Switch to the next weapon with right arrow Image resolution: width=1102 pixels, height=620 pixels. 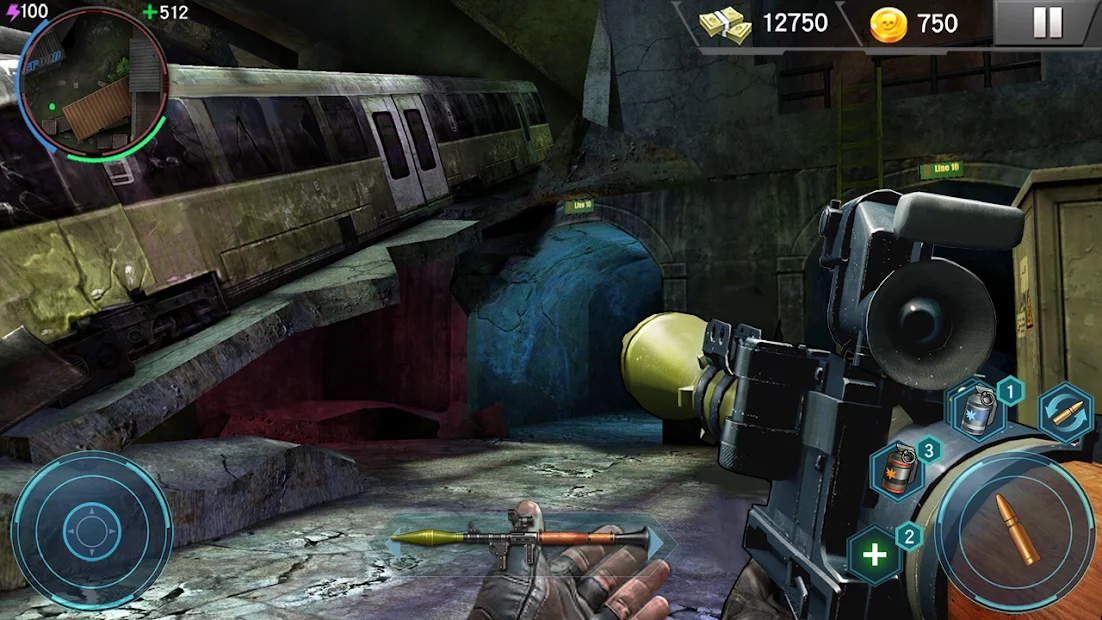click(x=659, y=541)
